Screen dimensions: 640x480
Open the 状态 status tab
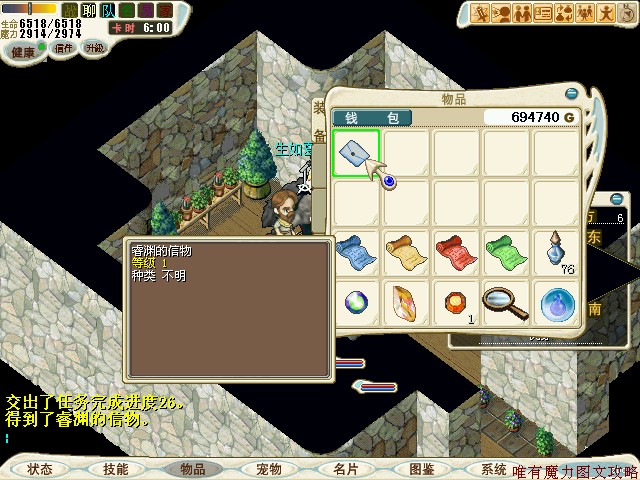pos(40,468)
